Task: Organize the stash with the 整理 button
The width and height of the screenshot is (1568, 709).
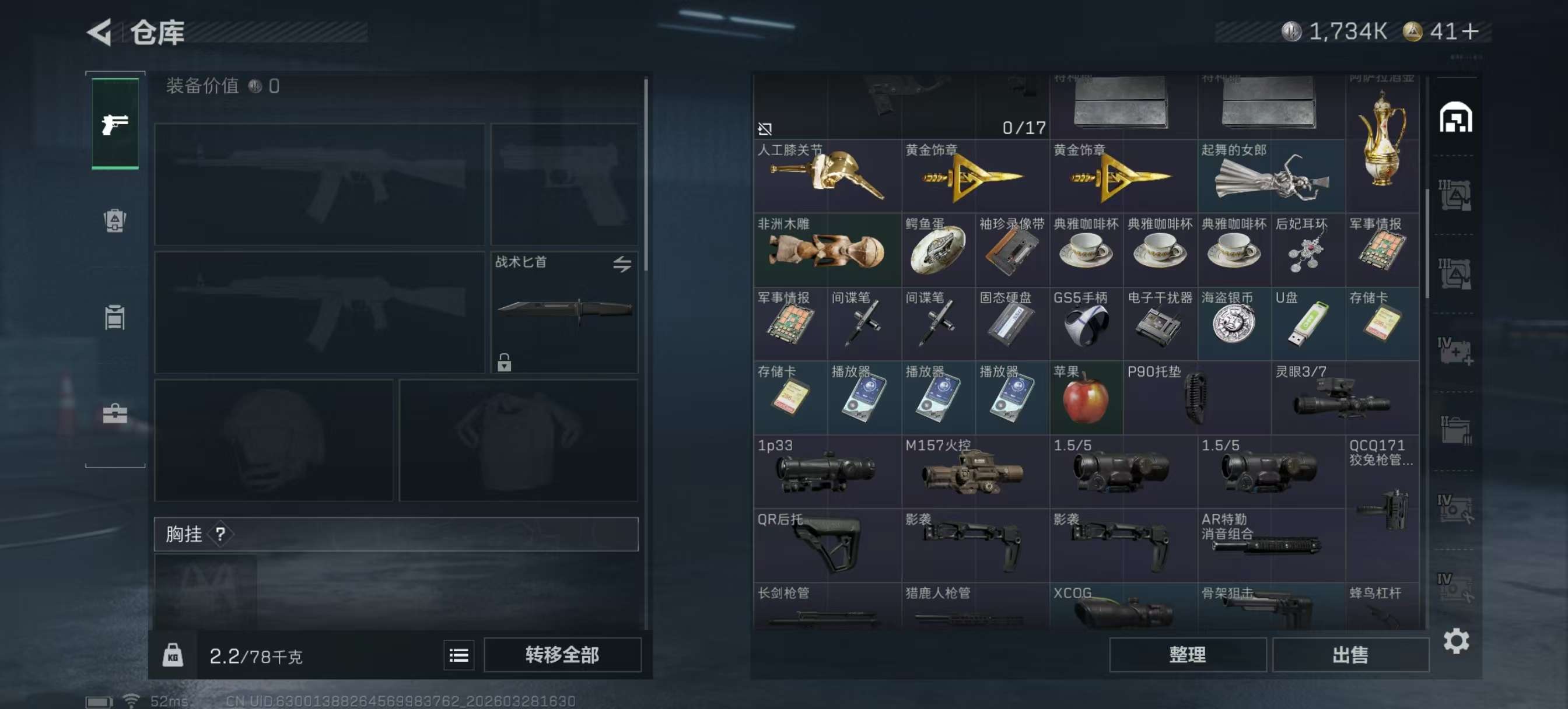Action: (x=1187, y=655)
